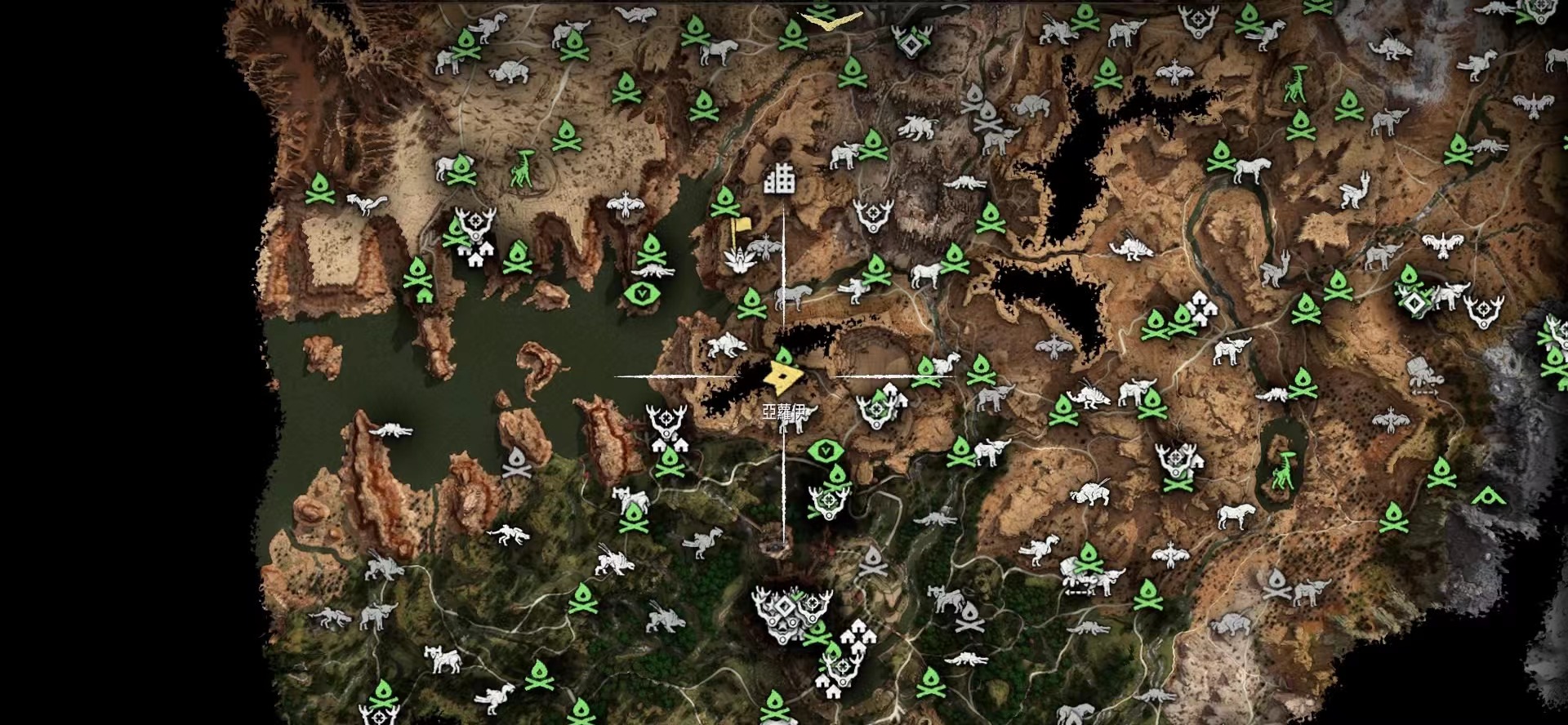Select Aloy's yellow player arrow marker
The image size is (1568, 725).
pos(783,376)
